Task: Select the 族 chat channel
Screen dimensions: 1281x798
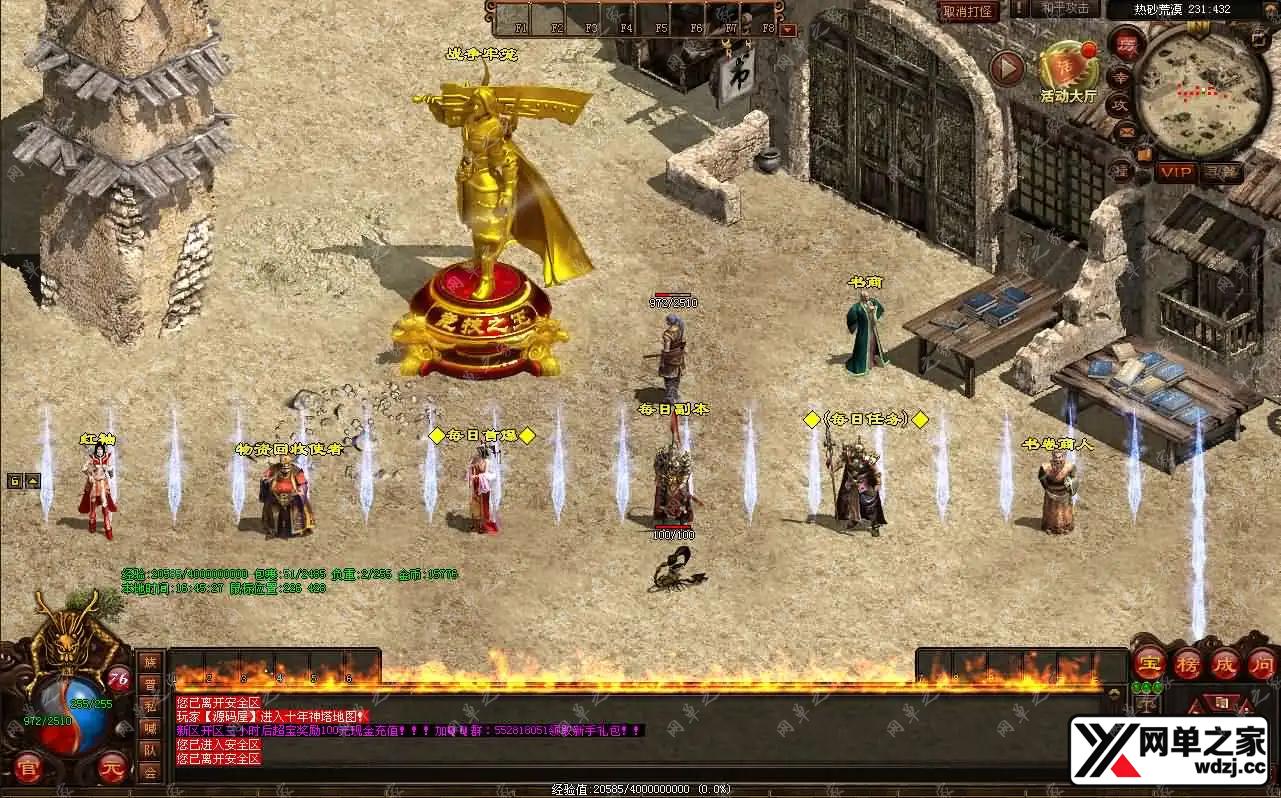Action: (x=150, y=662)
